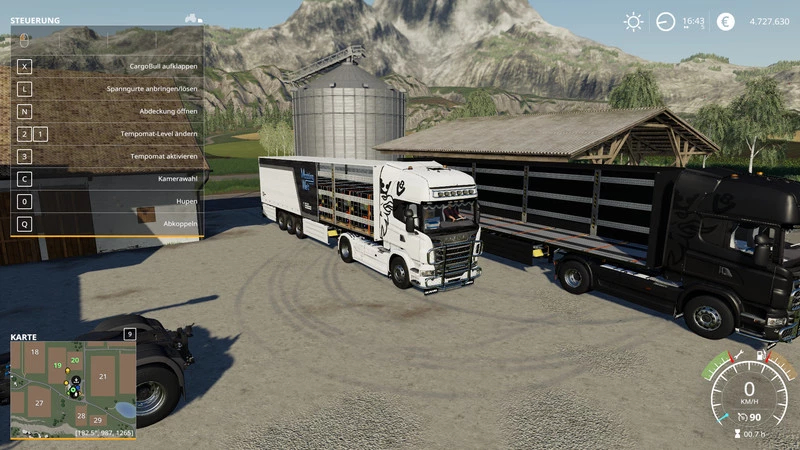Open the euro money icon
800x450 pixels.
[x=725, y=22]
